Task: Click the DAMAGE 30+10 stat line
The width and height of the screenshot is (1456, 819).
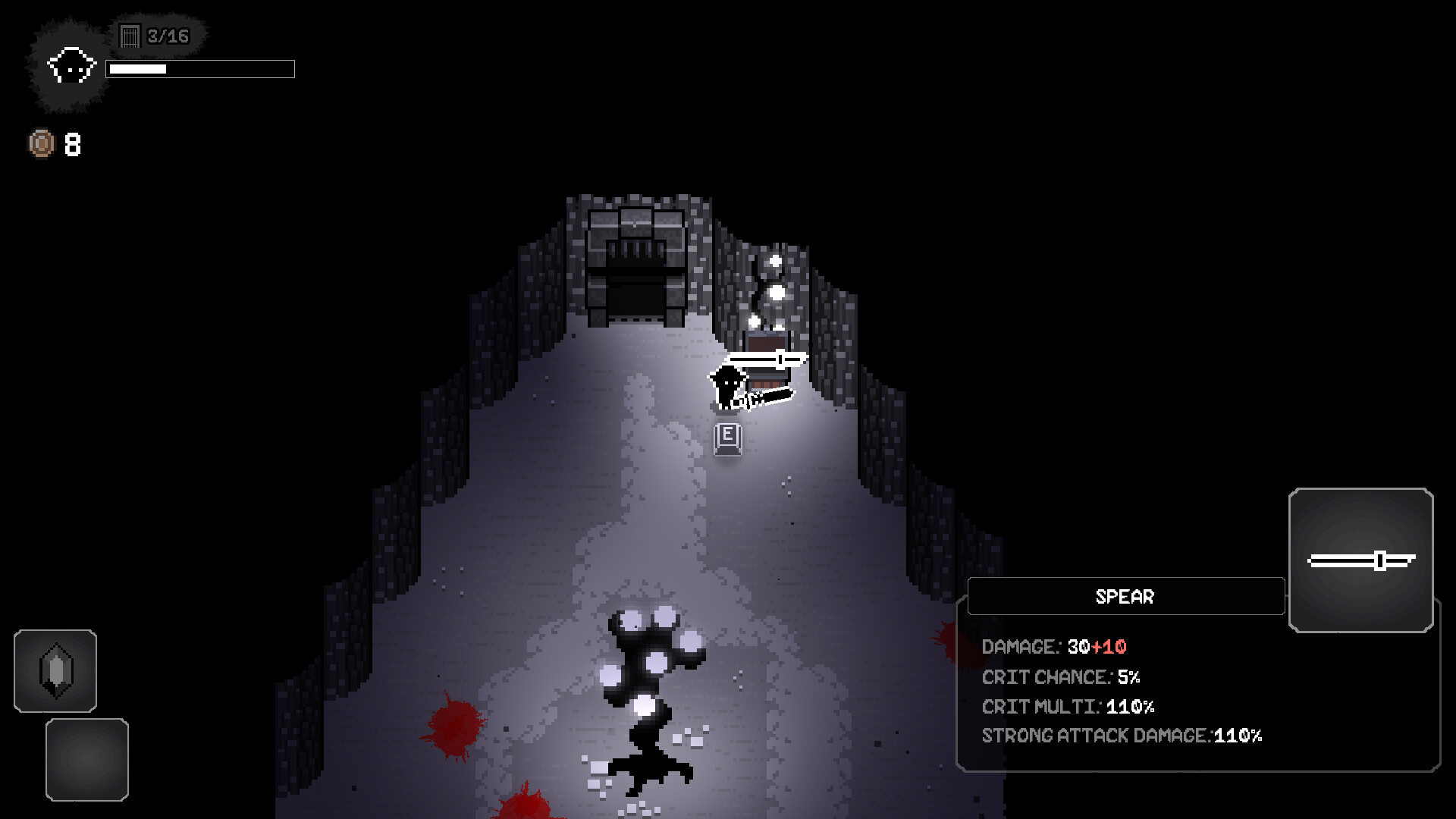Action: point(1054,647)
